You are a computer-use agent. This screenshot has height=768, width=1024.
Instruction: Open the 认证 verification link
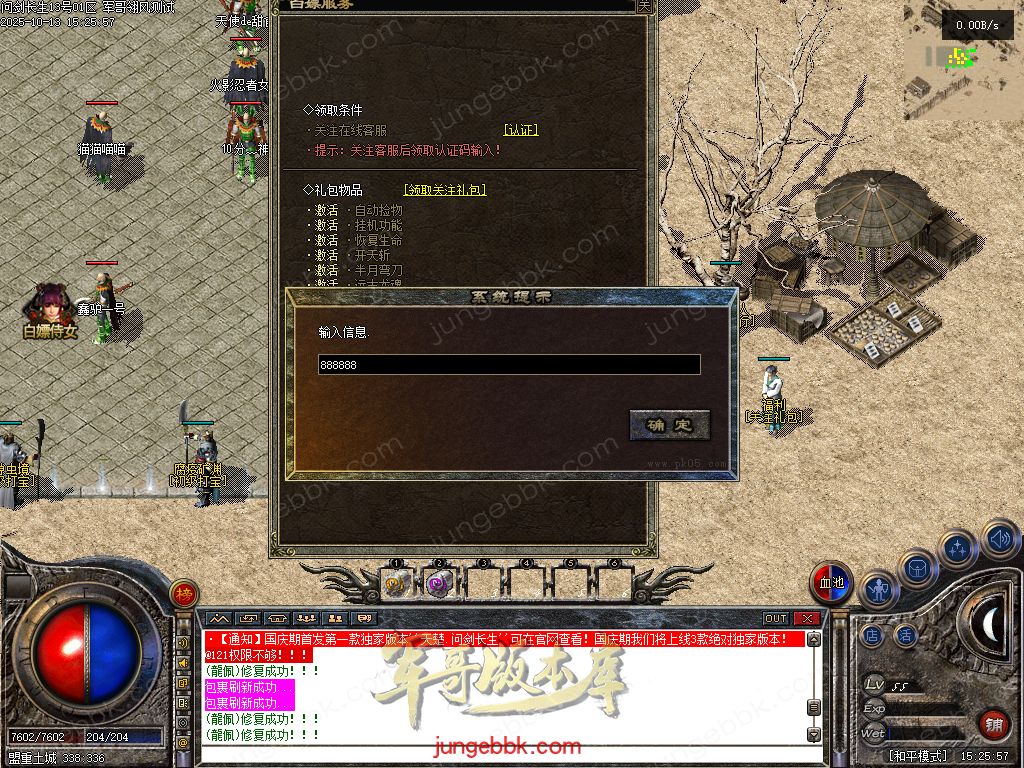click(x=521, y=130)
